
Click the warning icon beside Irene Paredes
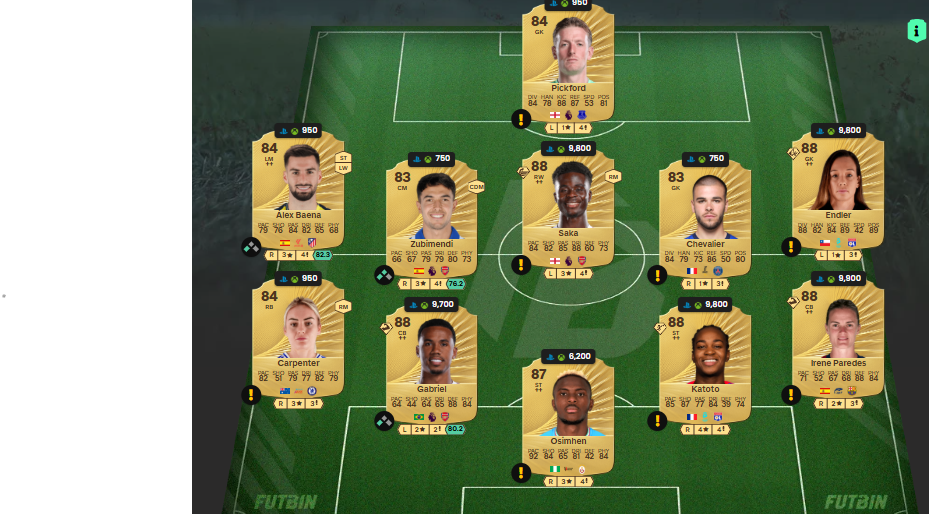791,394
